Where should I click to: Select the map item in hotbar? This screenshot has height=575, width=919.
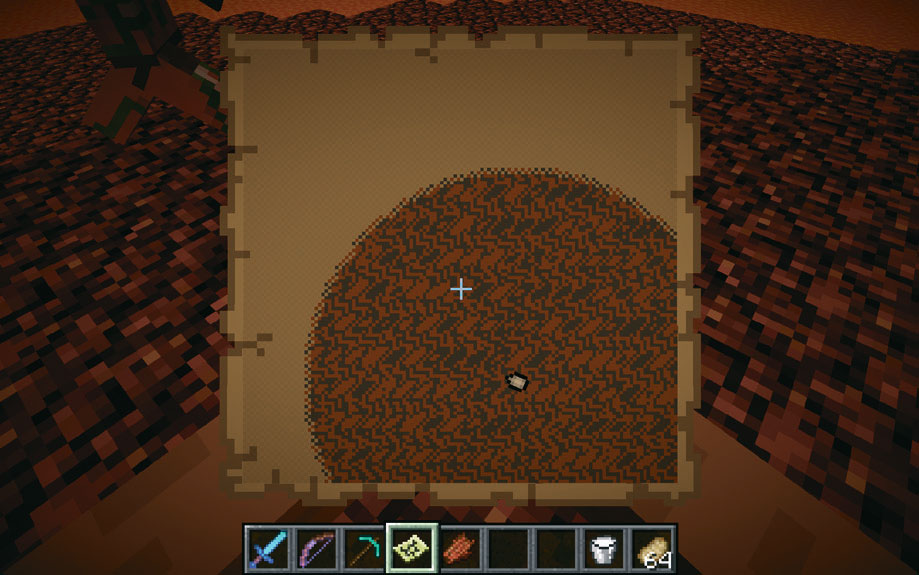pyautogui.click(x=410, y=548)
